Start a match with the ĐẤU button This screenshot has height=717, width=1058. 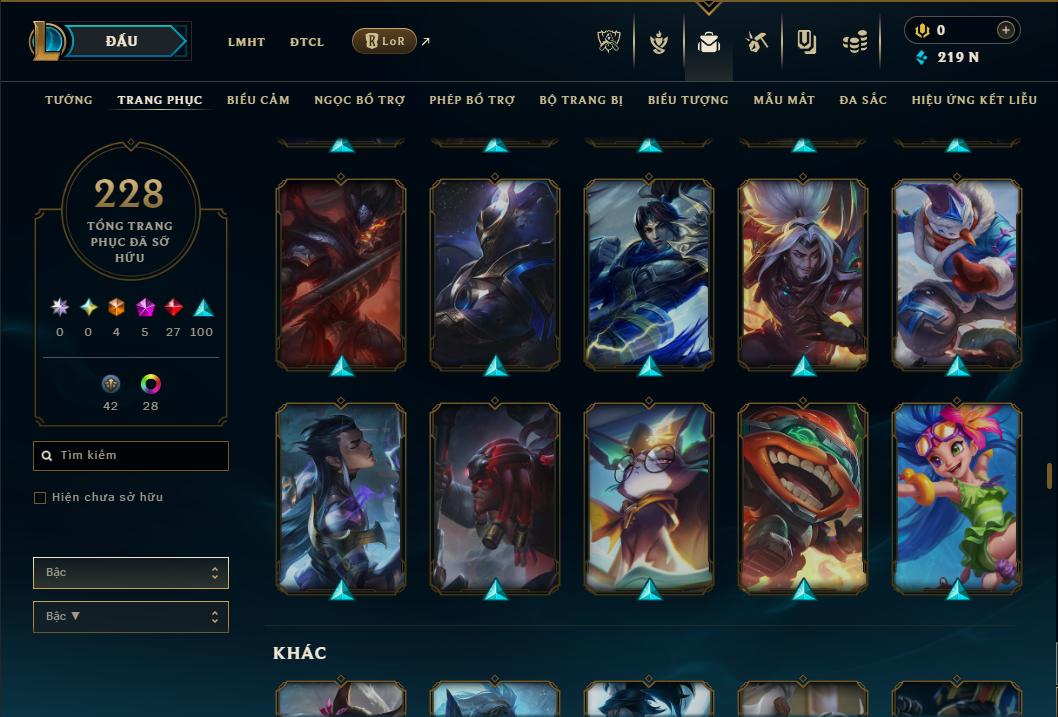[x=122, y=41]
